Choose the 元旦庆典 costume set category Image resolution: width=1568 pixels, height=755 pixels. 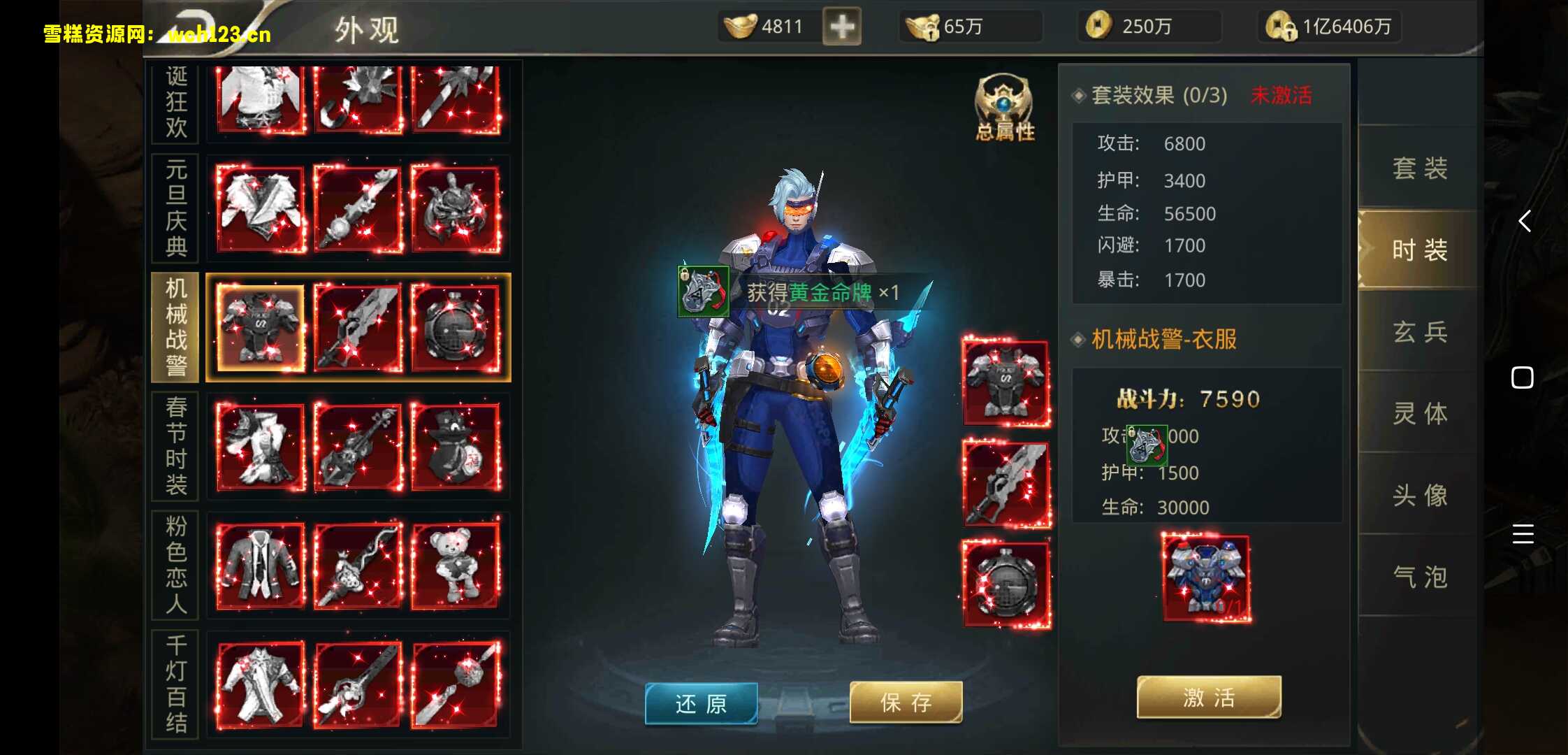coord(176,208)
